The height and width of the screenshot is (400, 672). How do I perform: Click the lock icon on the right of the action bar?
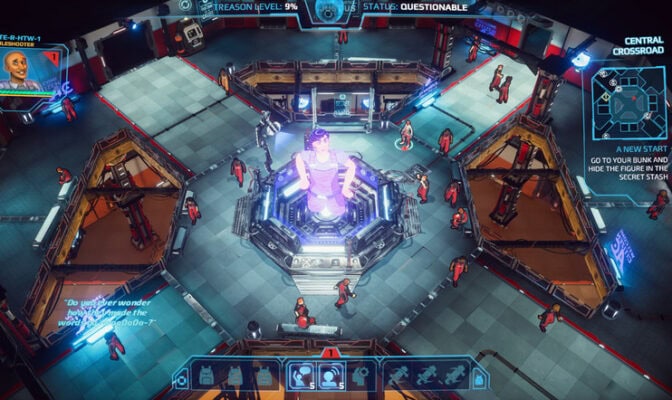(x=478, y=379)
